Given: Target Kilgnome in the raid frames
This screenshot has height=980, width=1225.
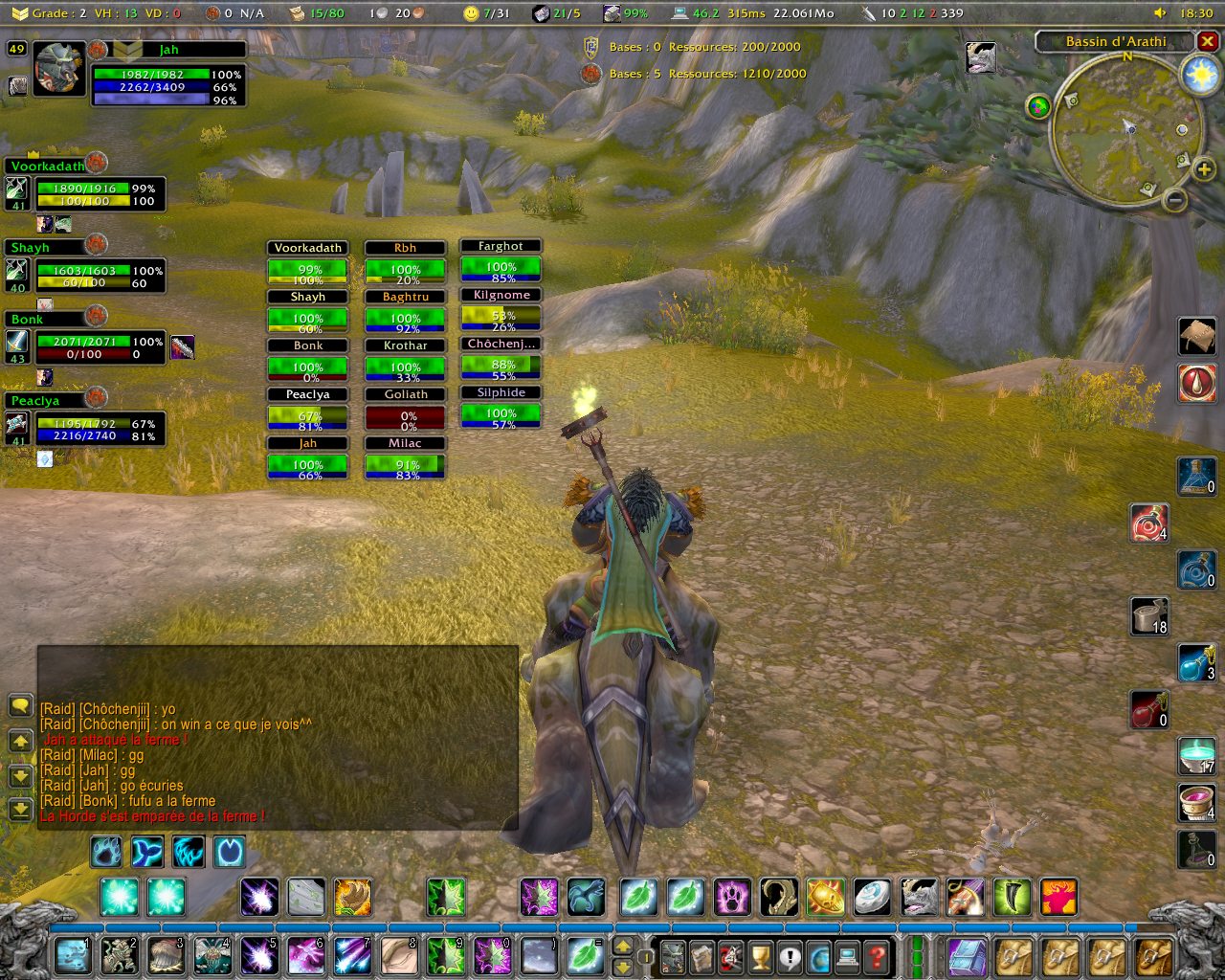Looking at the screenshot, I should point(501,312).
